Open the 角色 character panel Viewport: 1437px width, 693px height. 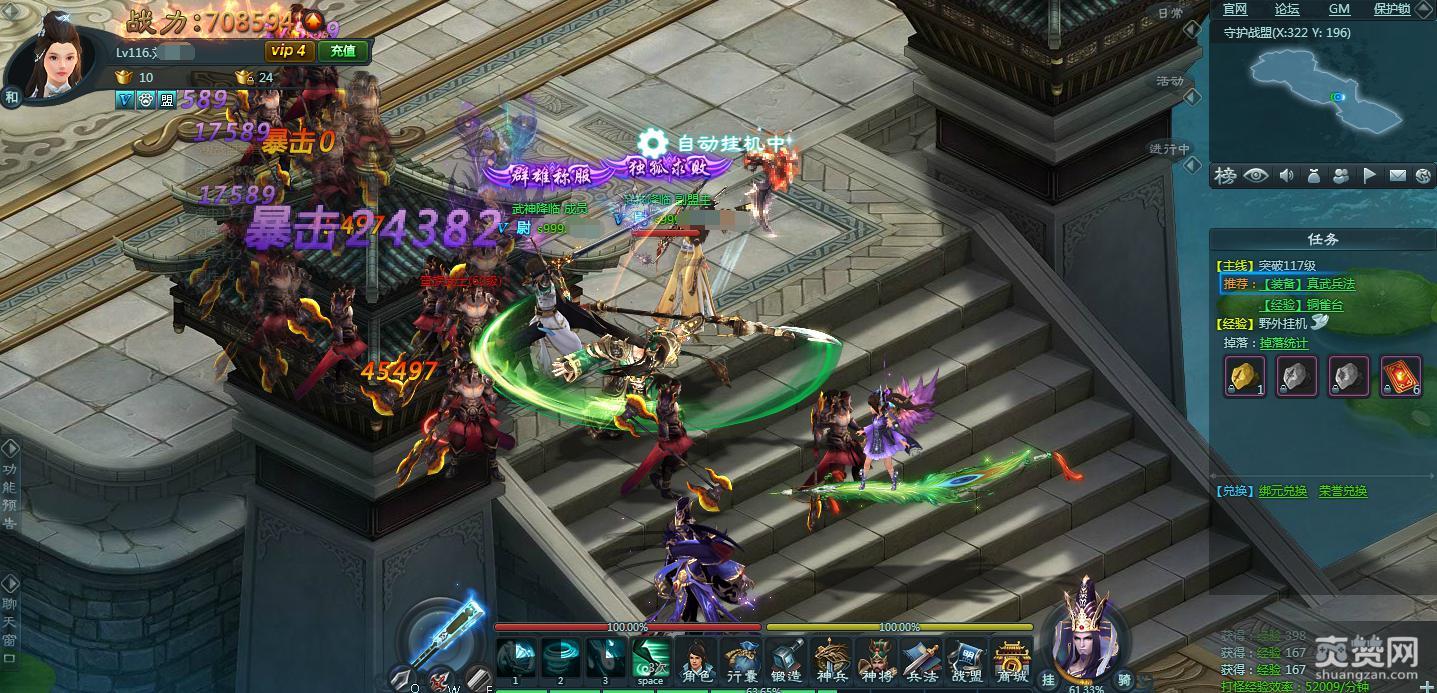click(697, 661)
